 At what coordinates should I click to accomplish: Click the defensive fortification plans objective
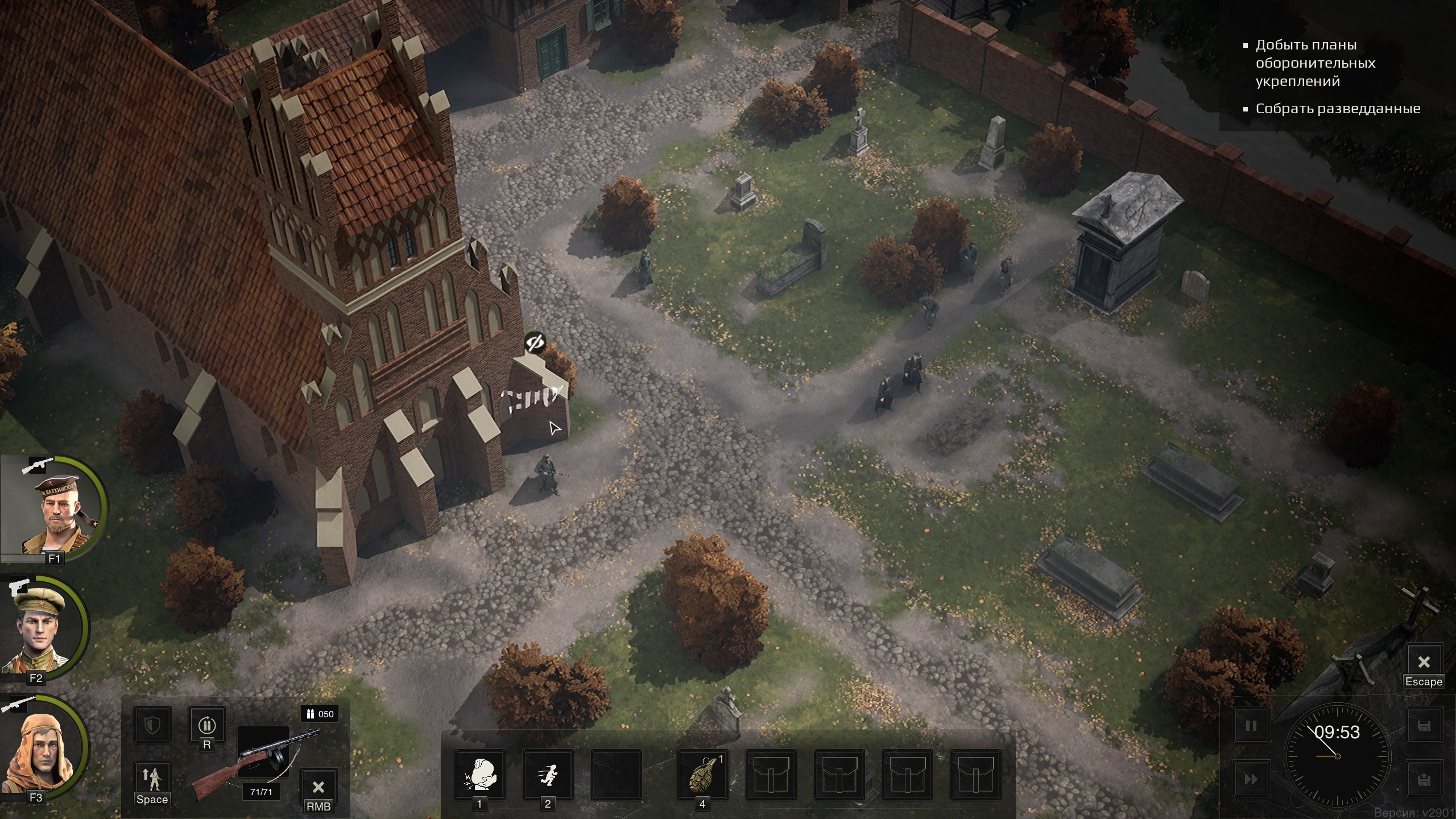1315,63
